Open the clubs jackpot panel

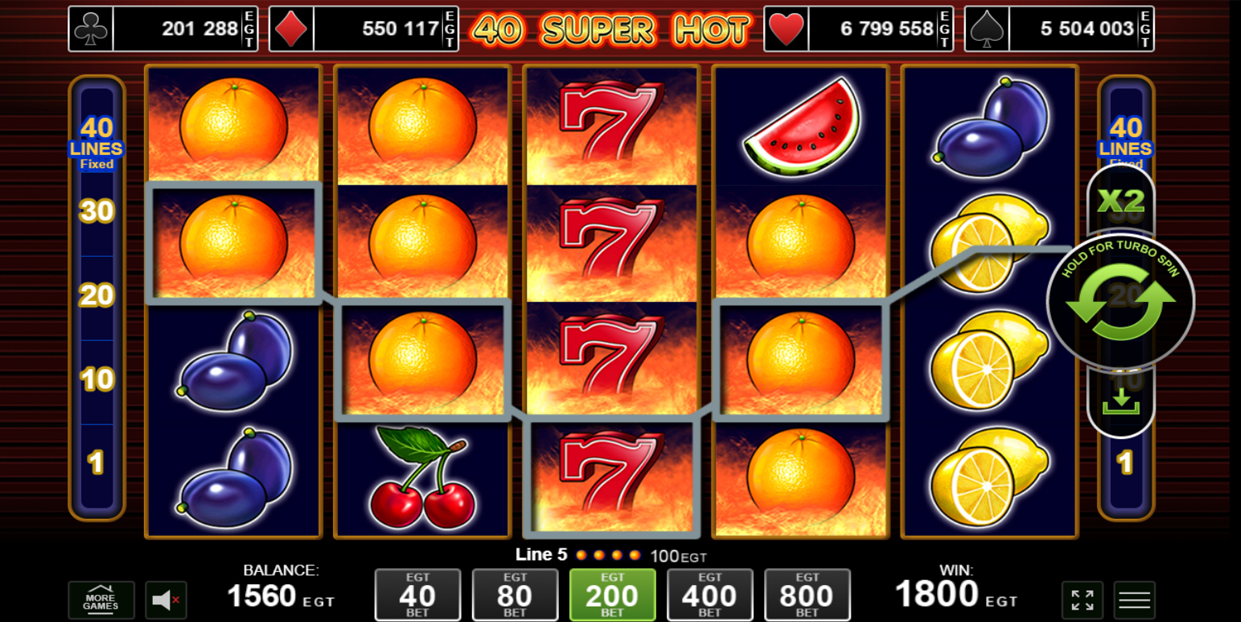click(x=163, y=29)
